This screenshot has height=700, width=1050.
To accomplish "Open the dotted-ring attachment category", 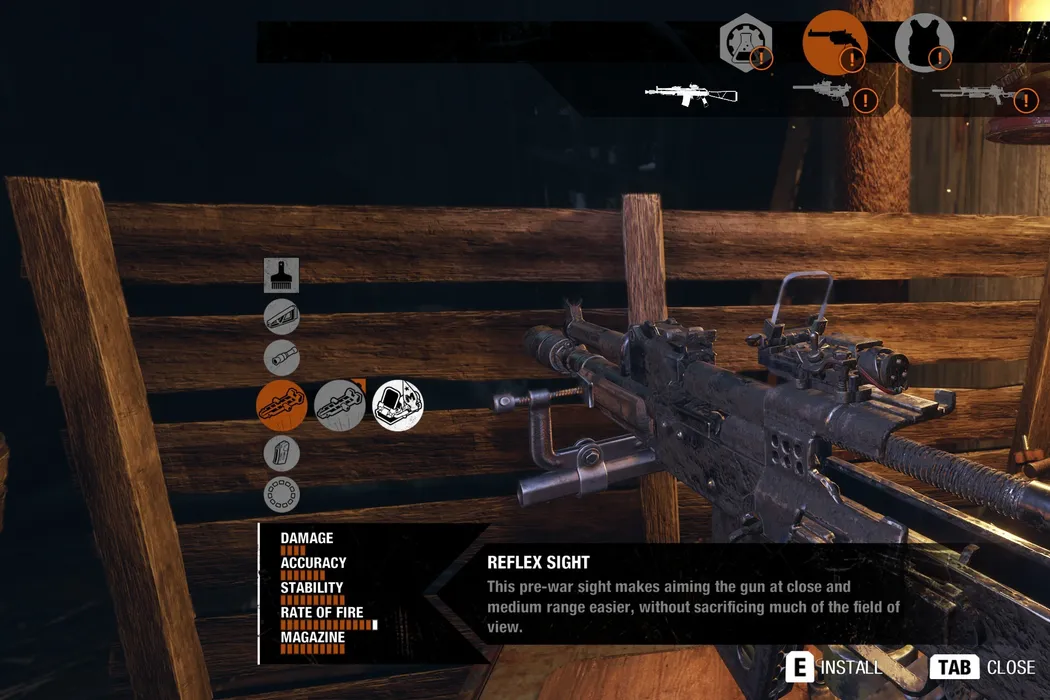I will point(281,494).
